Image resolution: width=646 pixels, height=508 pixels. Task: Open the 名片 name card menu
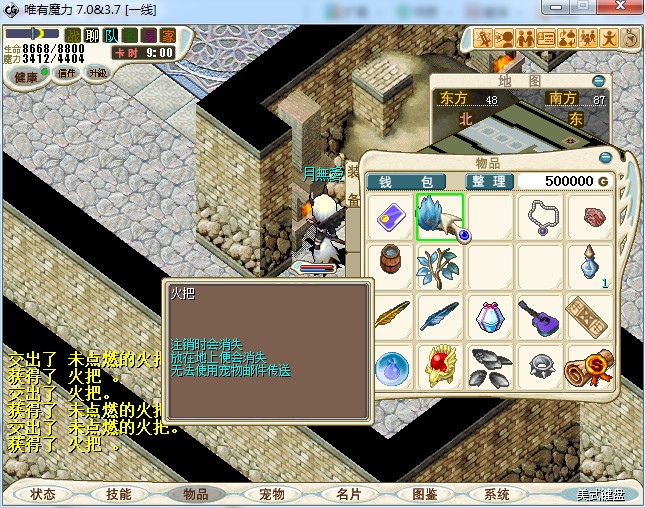pos(348,494)
